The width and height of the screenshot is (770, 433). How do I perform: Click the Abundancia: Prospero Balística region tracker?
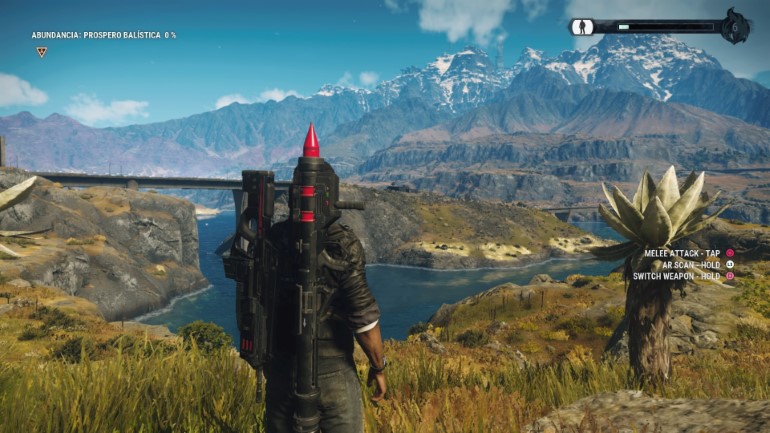coord(103,35)
